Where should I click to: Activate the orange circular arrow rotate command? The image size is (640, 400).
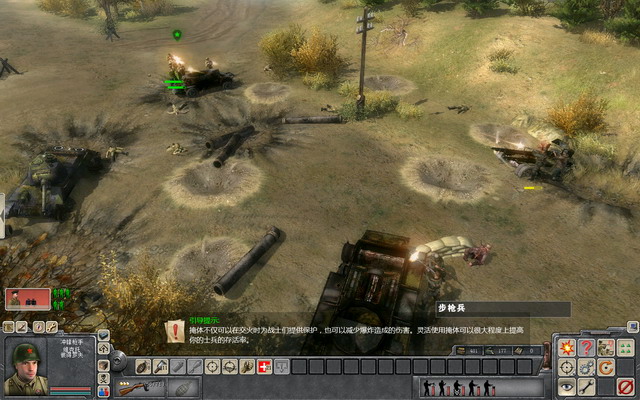pos(605,367)
